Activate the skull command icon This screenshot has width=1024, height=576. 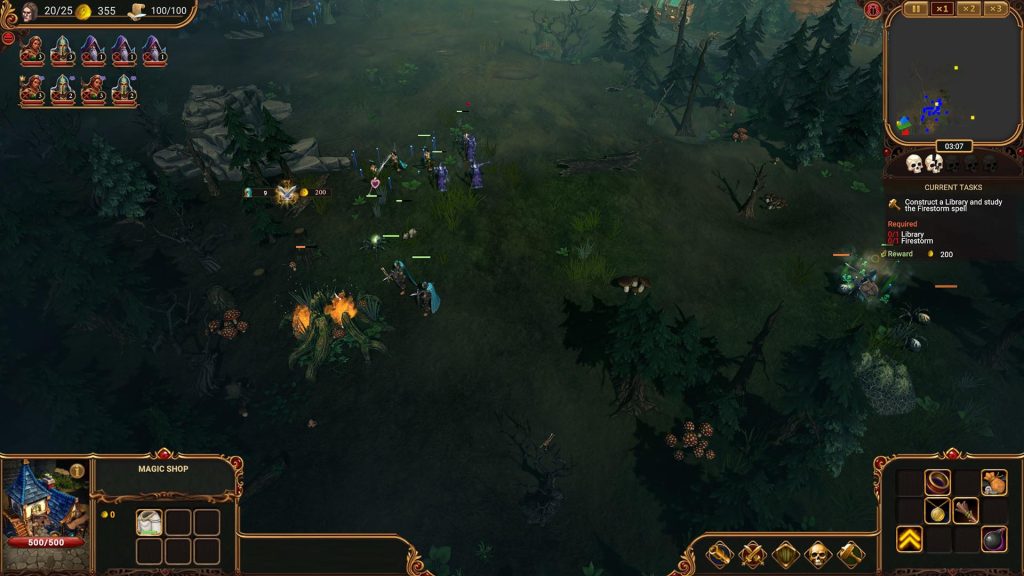(x=817, y=553)
